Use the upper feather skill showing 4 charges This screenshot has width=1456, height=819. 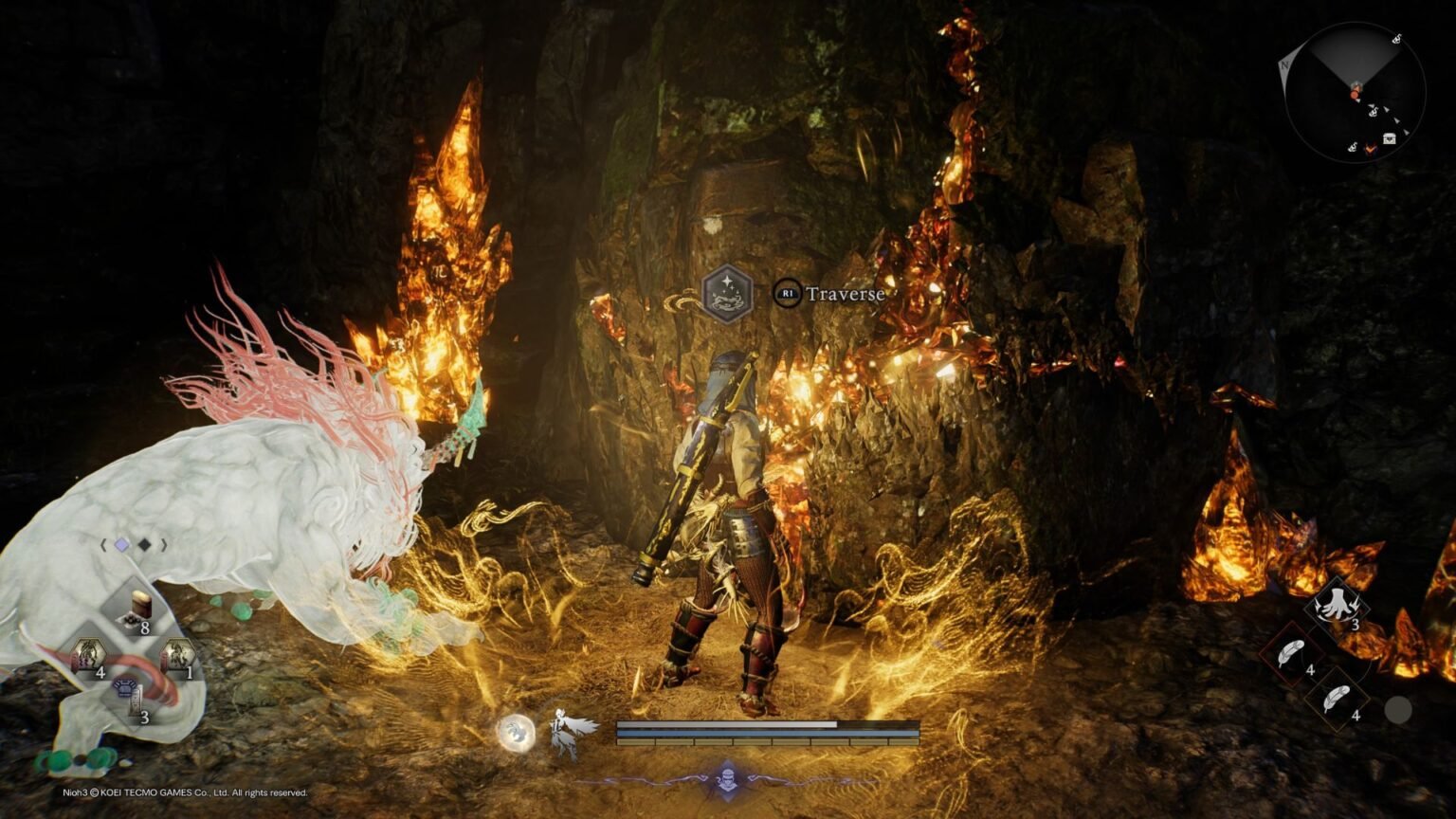pyautogui.click(x=1290, y=651)
